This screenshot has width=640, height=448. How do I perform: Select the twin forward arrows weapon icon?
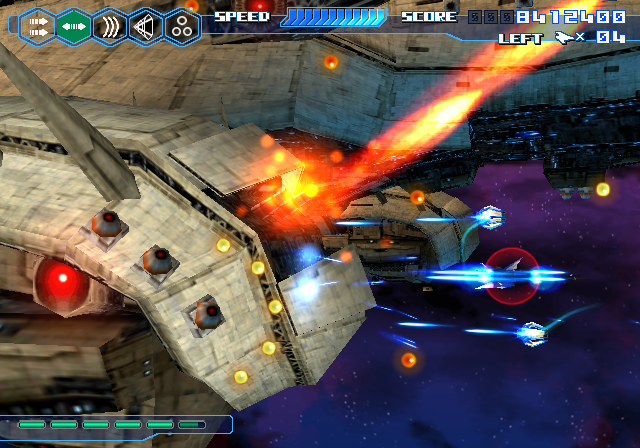37,26
